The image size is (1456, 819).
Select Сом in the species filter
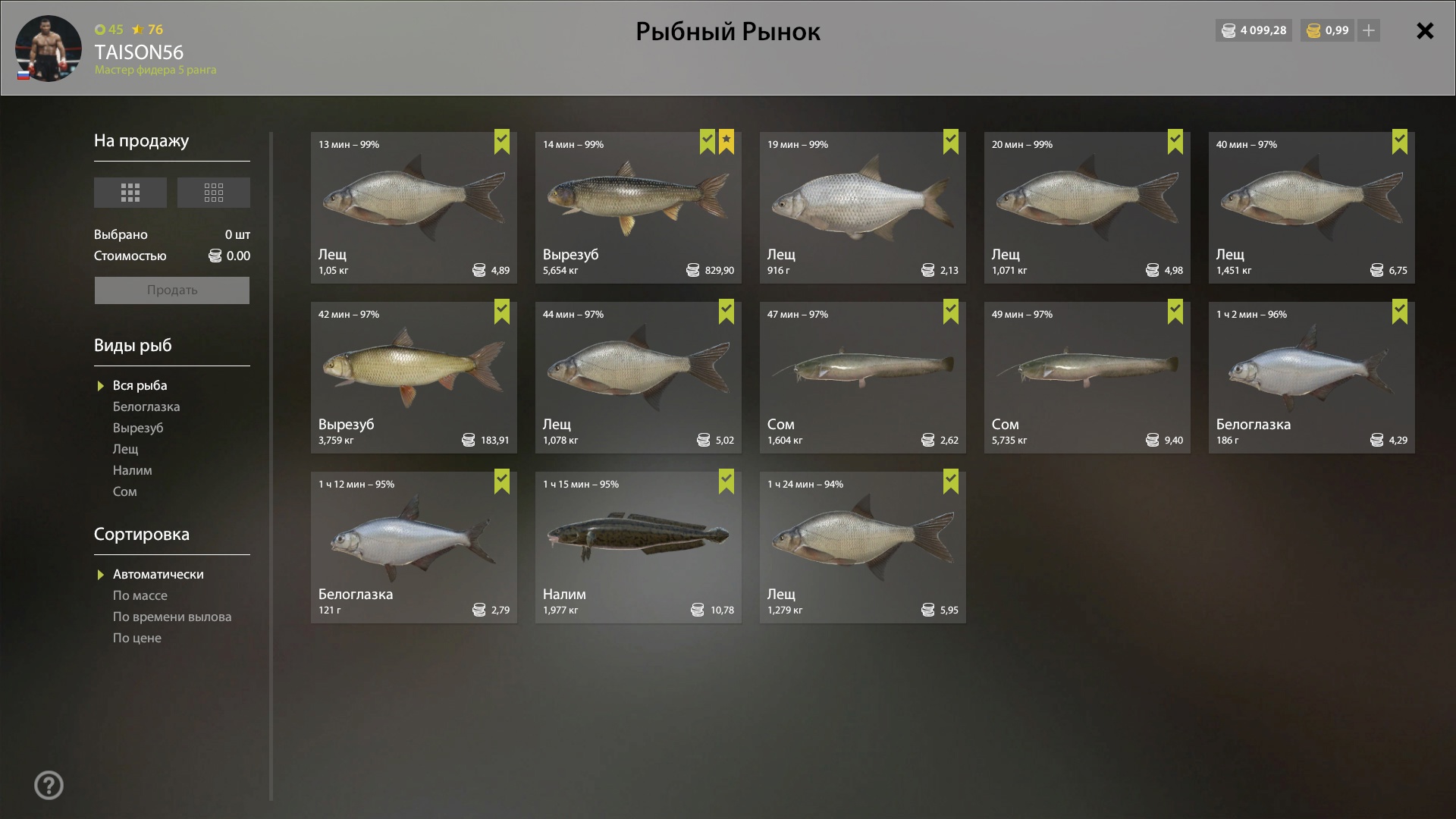tap(125, 492)
